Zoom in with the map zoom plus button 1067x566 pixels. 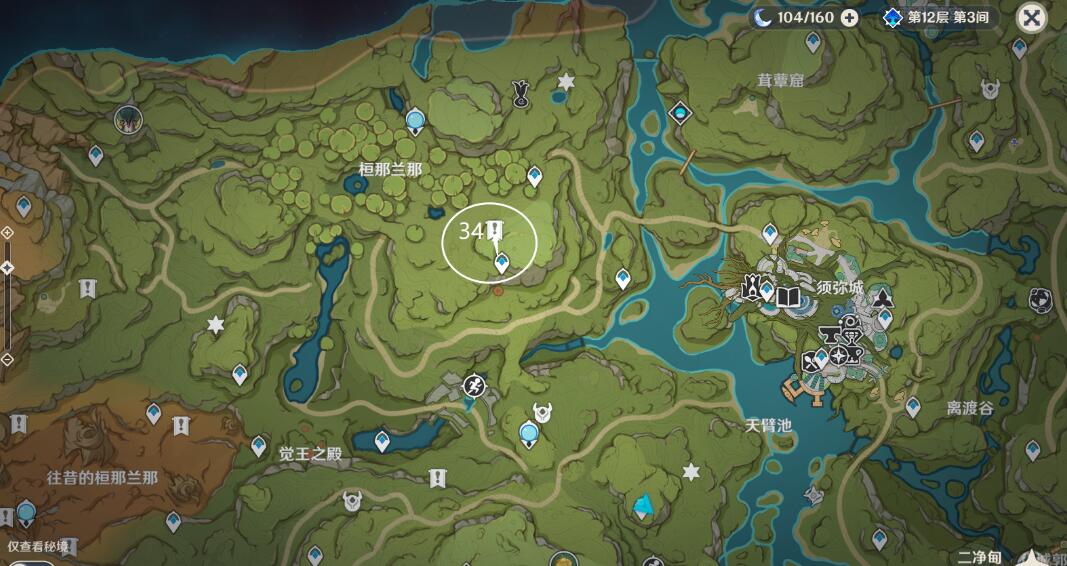[7, 232]
